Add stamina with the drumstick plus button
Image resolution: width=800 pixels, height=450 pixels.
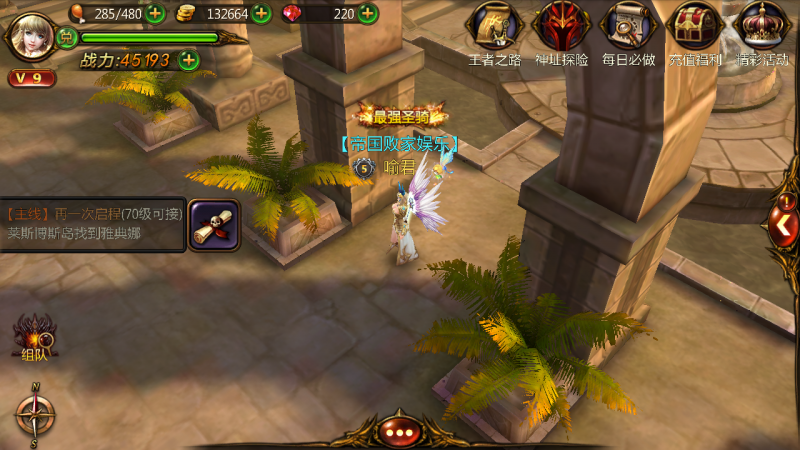point(155,13)
